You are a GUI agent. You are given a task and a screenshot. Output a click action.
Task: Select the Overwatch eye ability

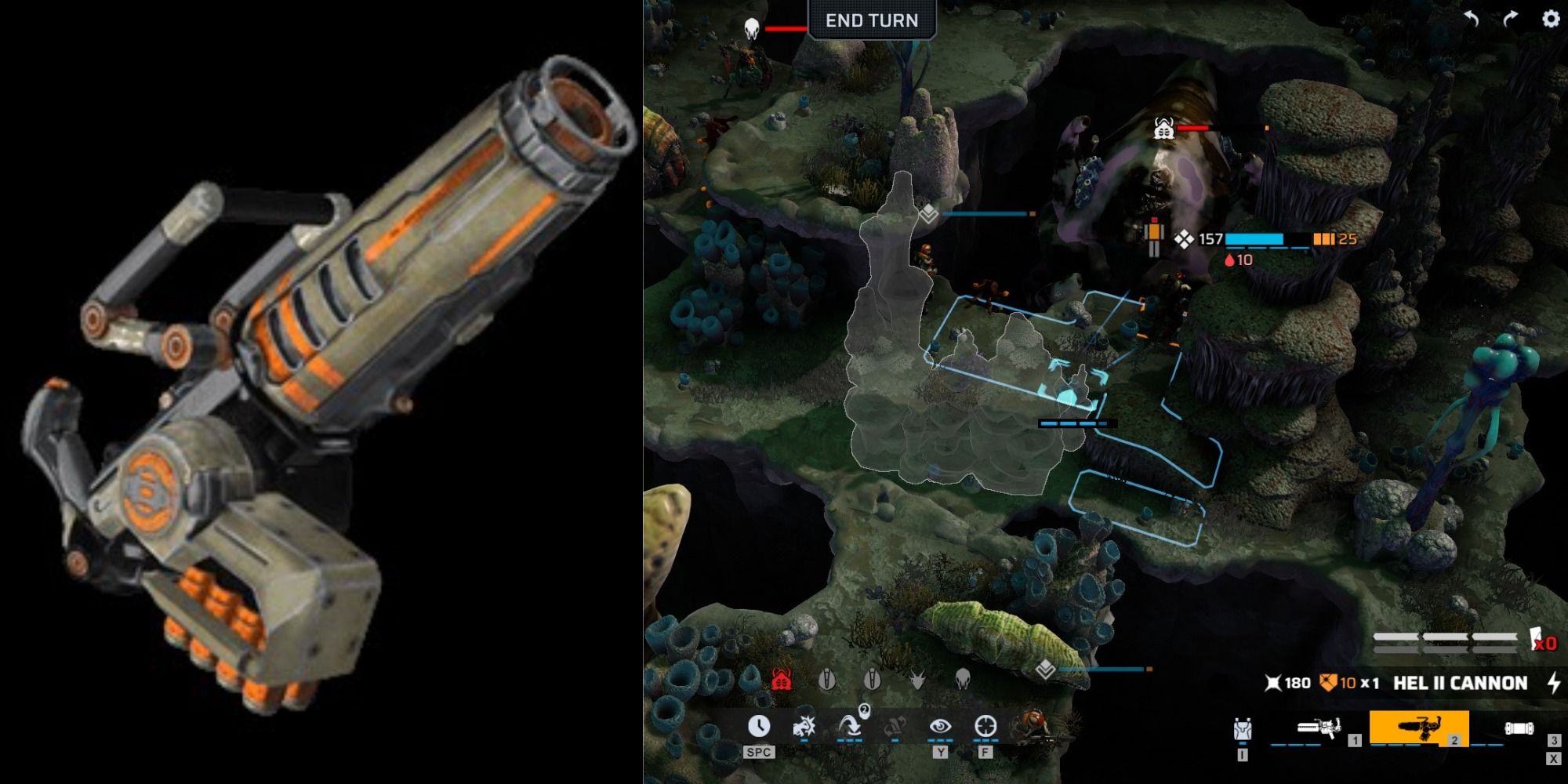coord(941,727)
